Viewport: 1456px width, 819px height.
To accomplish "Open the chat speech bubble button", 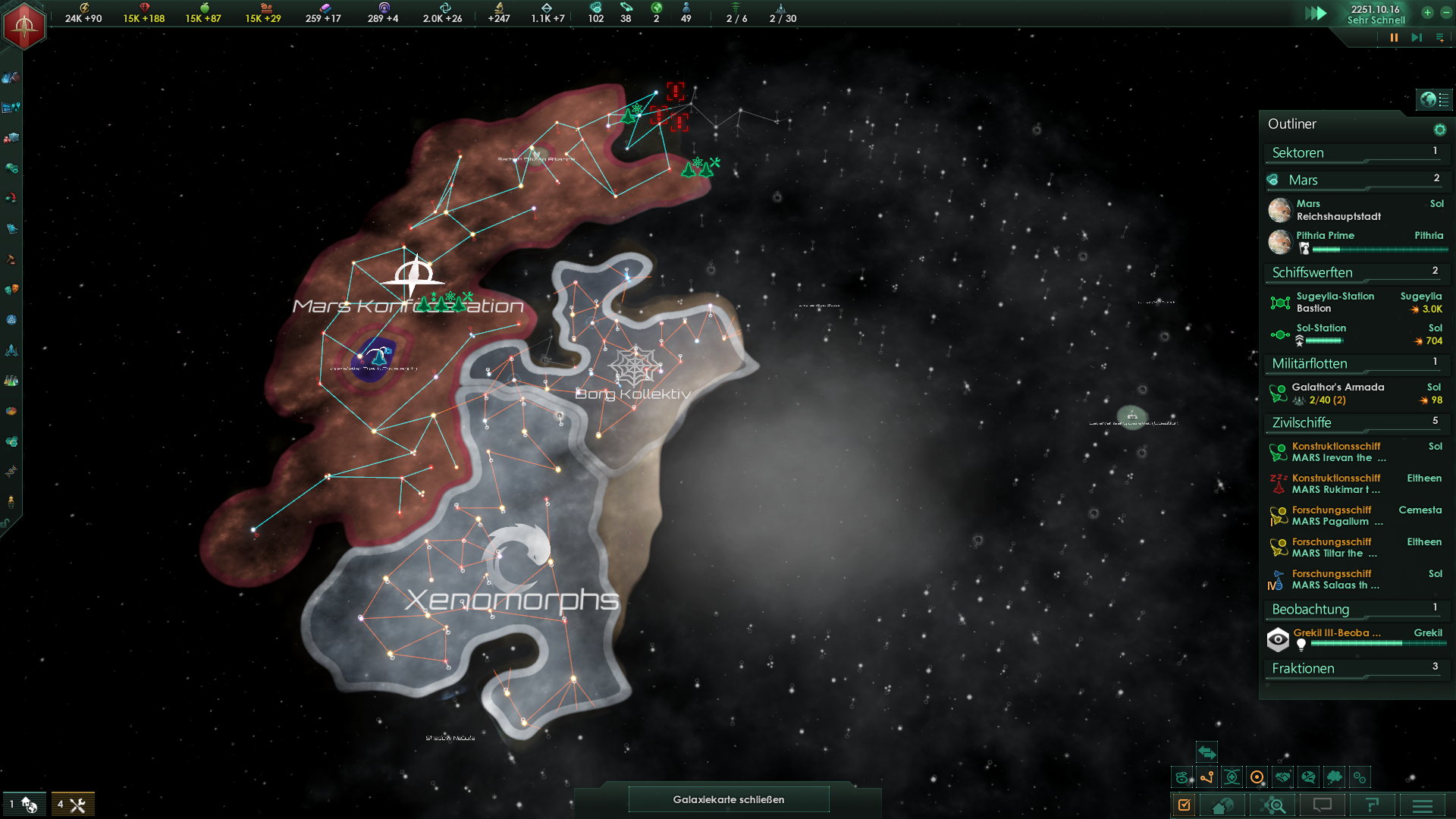I will click(1322, 805).
